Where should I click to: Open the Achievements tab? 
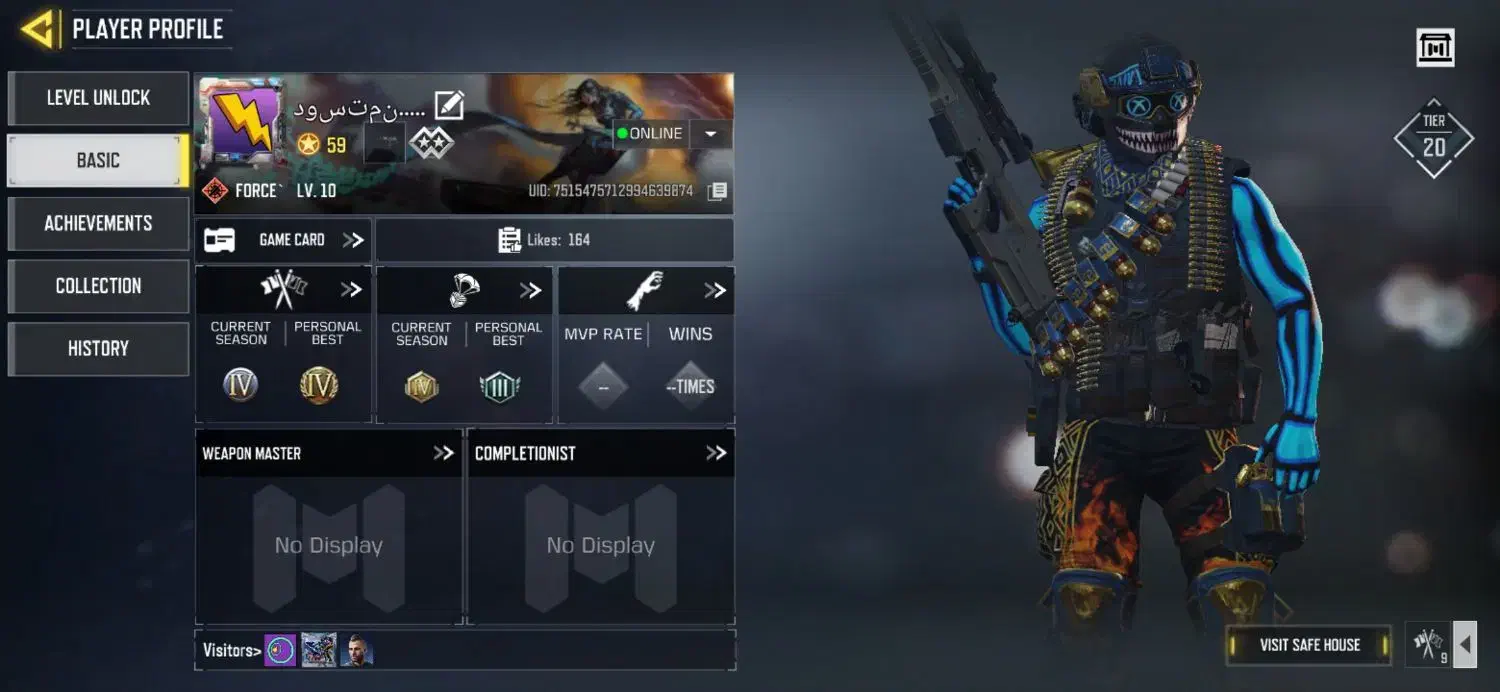98,223
